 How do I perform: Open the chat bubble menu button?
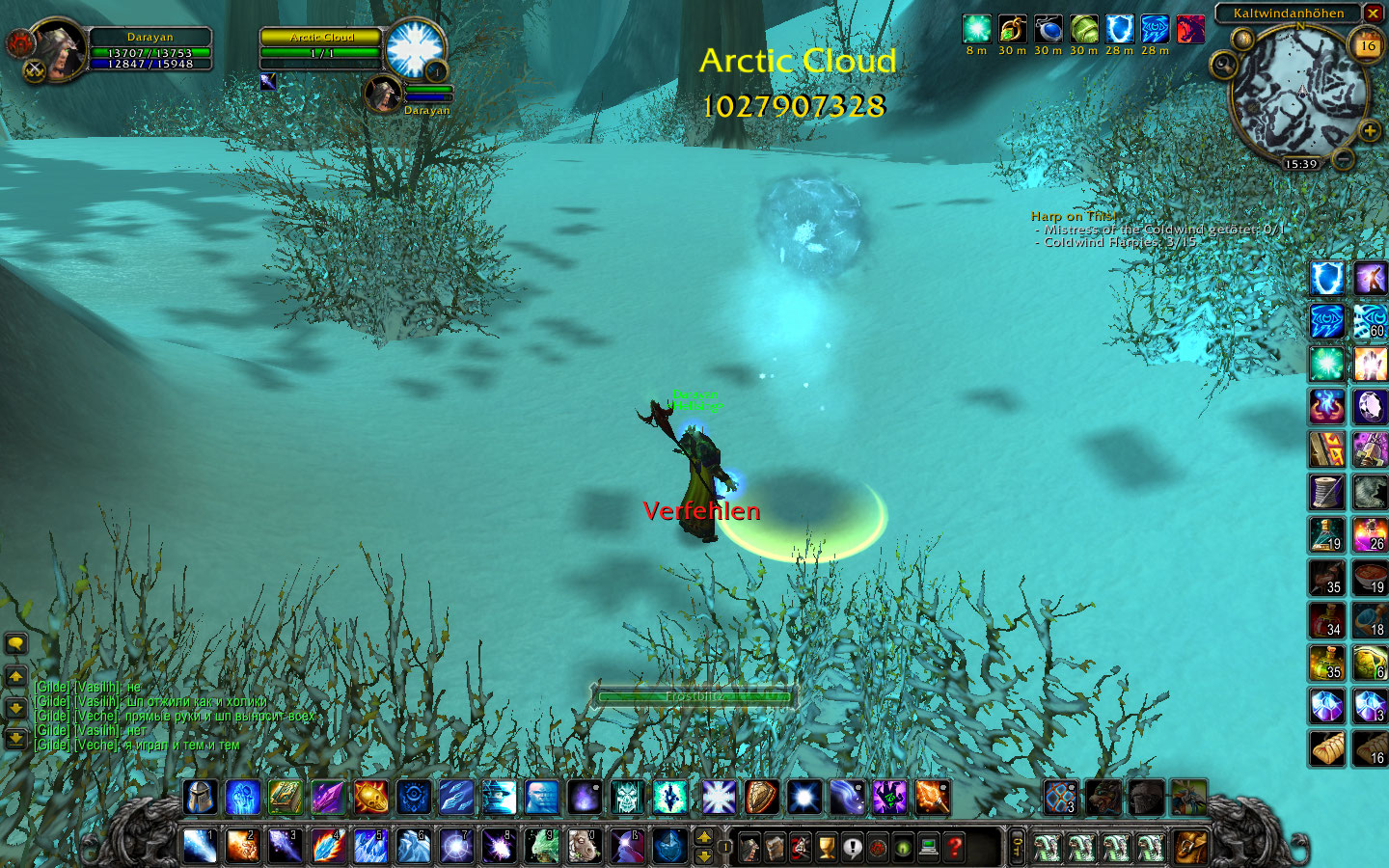click(15, 643)
